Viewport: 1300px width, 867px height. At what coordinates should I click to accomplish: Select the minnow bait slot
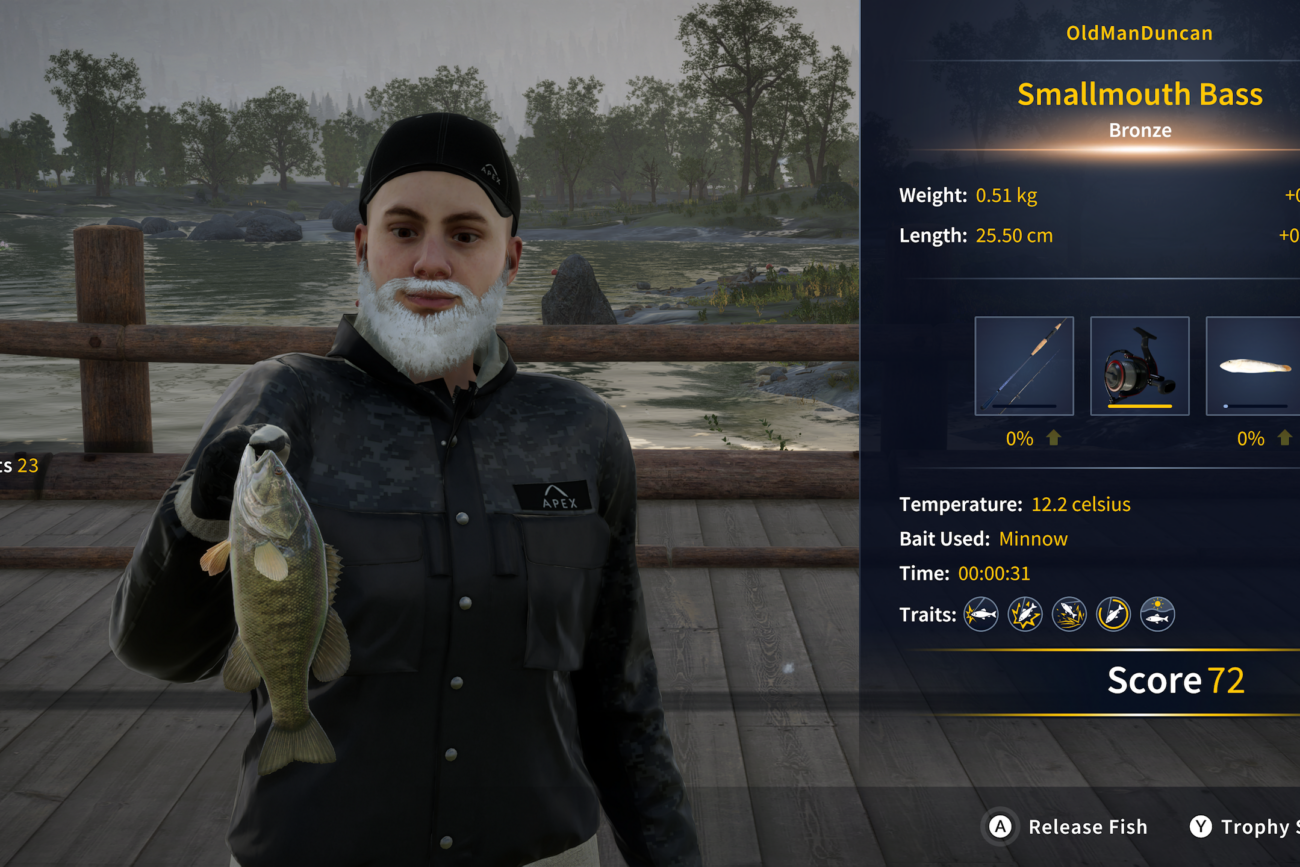click(1254, 366)
